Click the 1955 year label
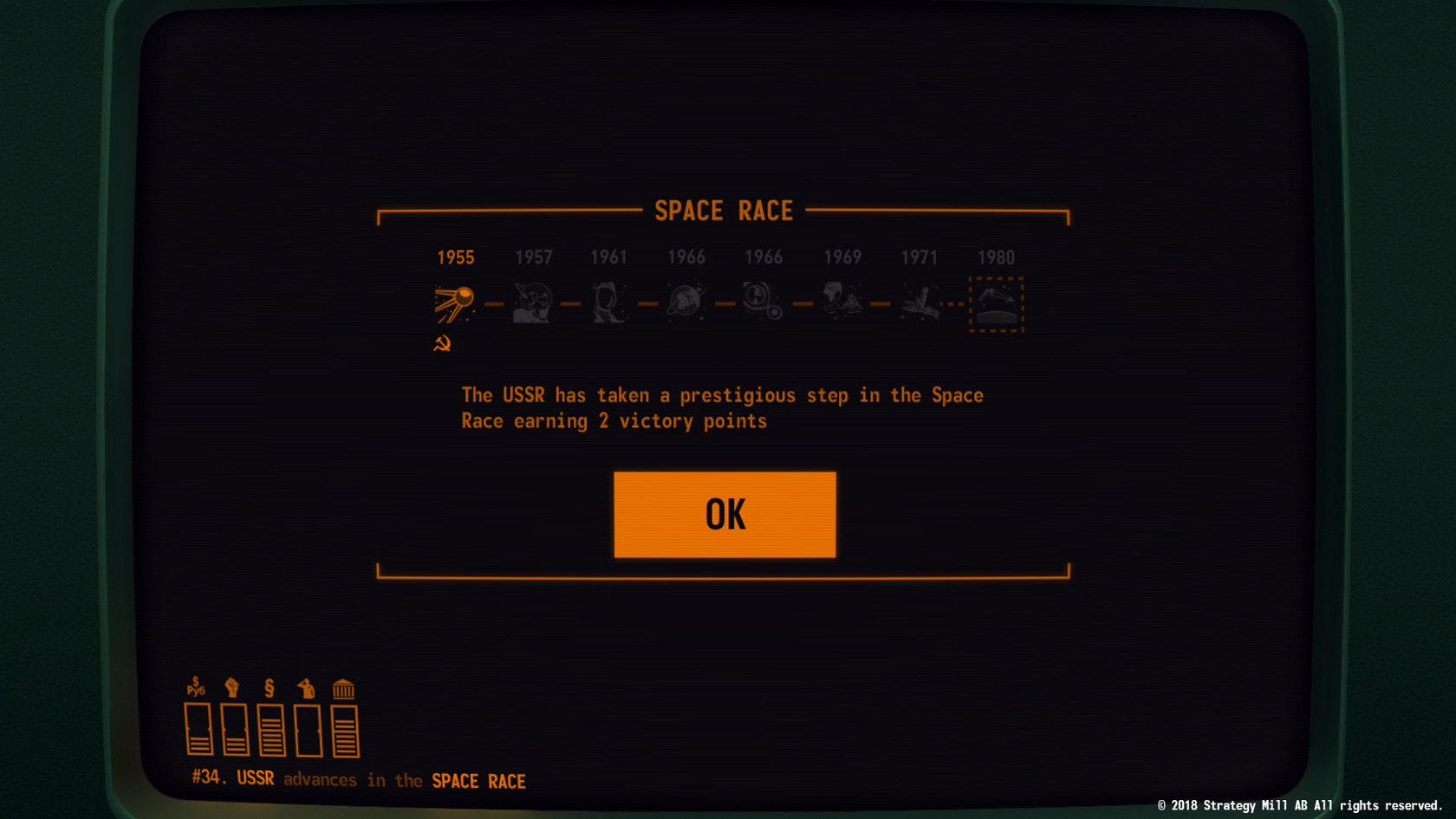 coord(454,257)
